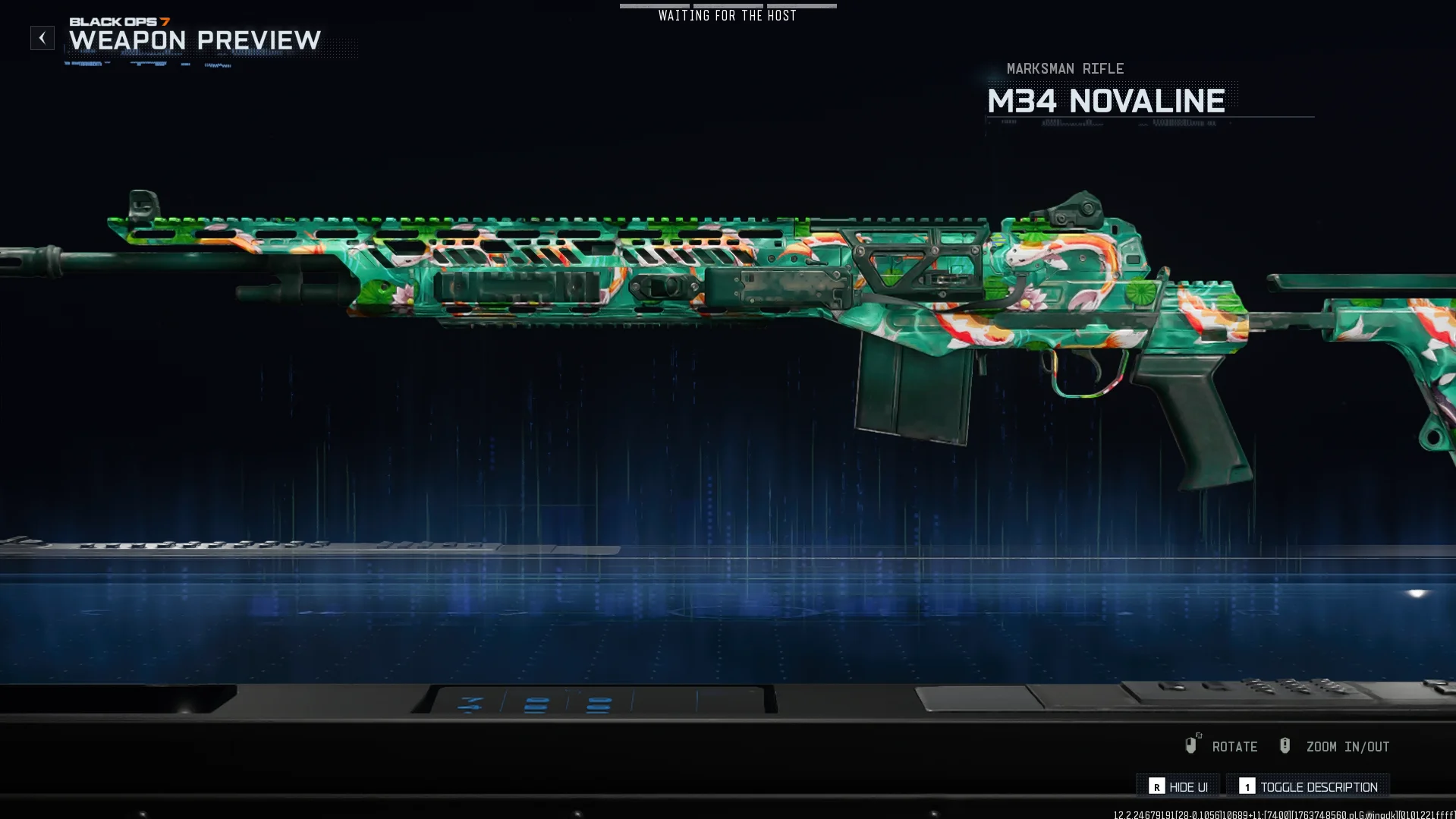Image resolution: width=1456 pixels, height=819 pixels.
Task: Toggle the weapon description
Action: (1309, 787)
